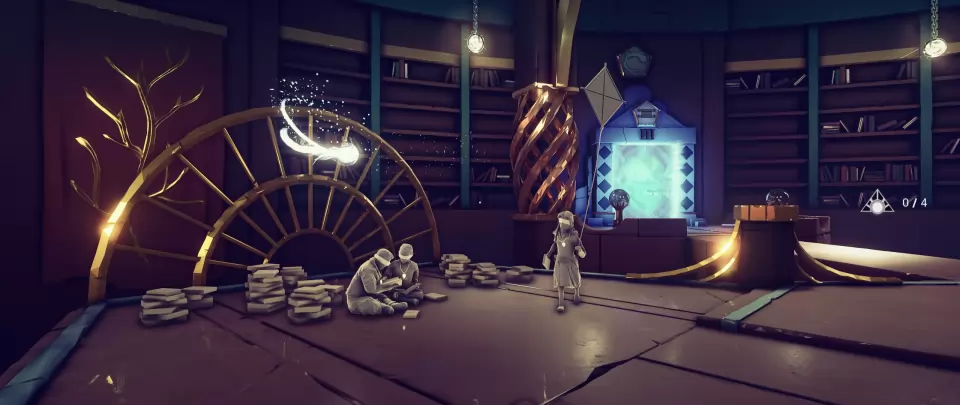Click the glowing triangle collectible tracker icon
Screen dimensions: 960x405
pyautogui.click(x=877, y=203)
